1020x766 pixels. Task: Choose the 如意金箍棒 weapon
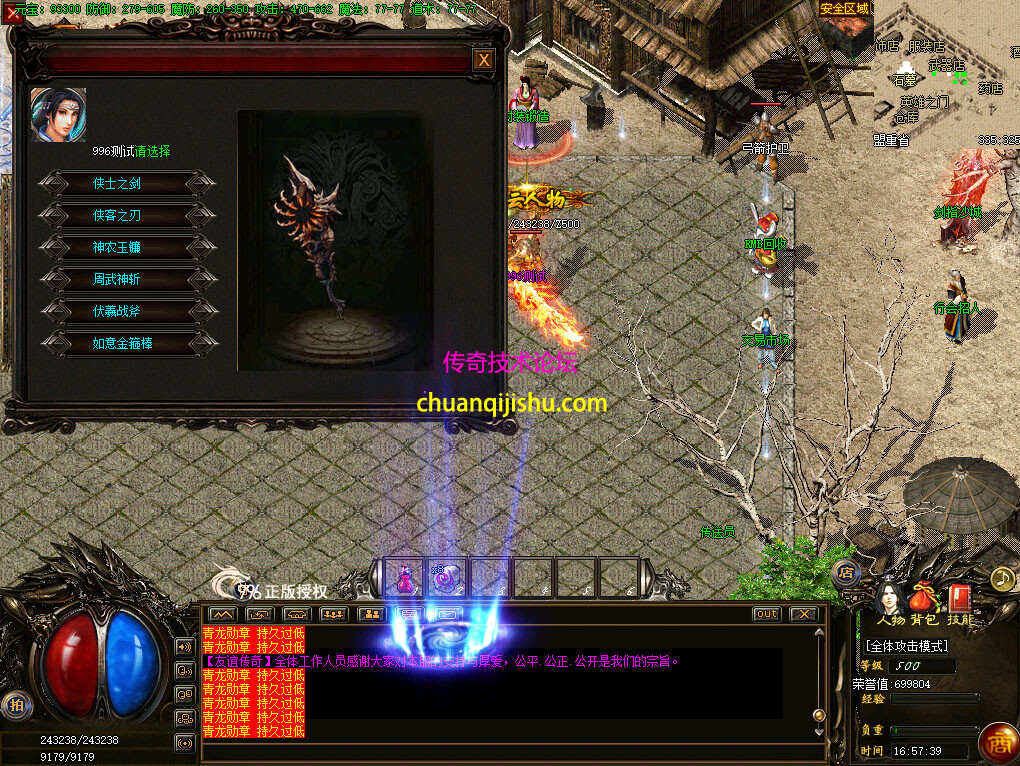click(126, 343)
